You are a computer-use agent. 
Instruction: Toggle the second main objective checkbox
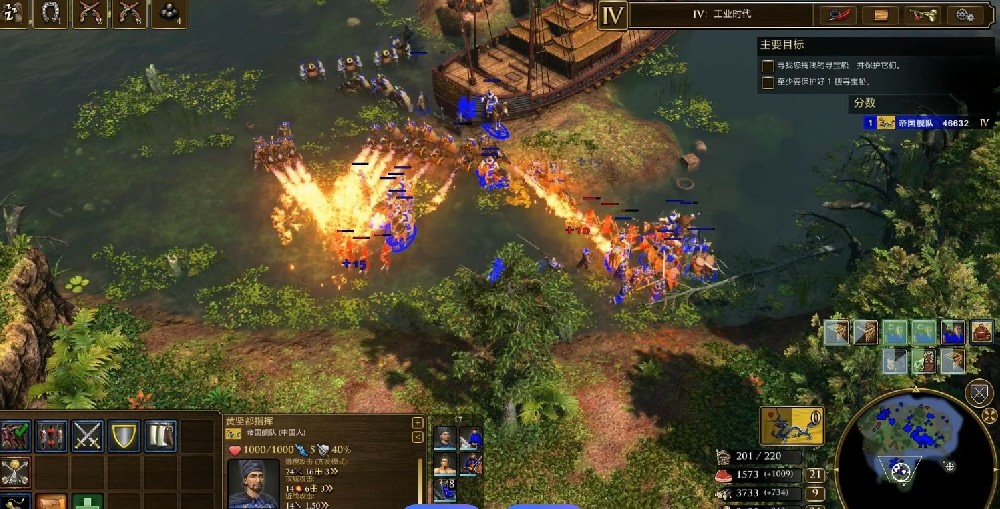tap(767, 81)
